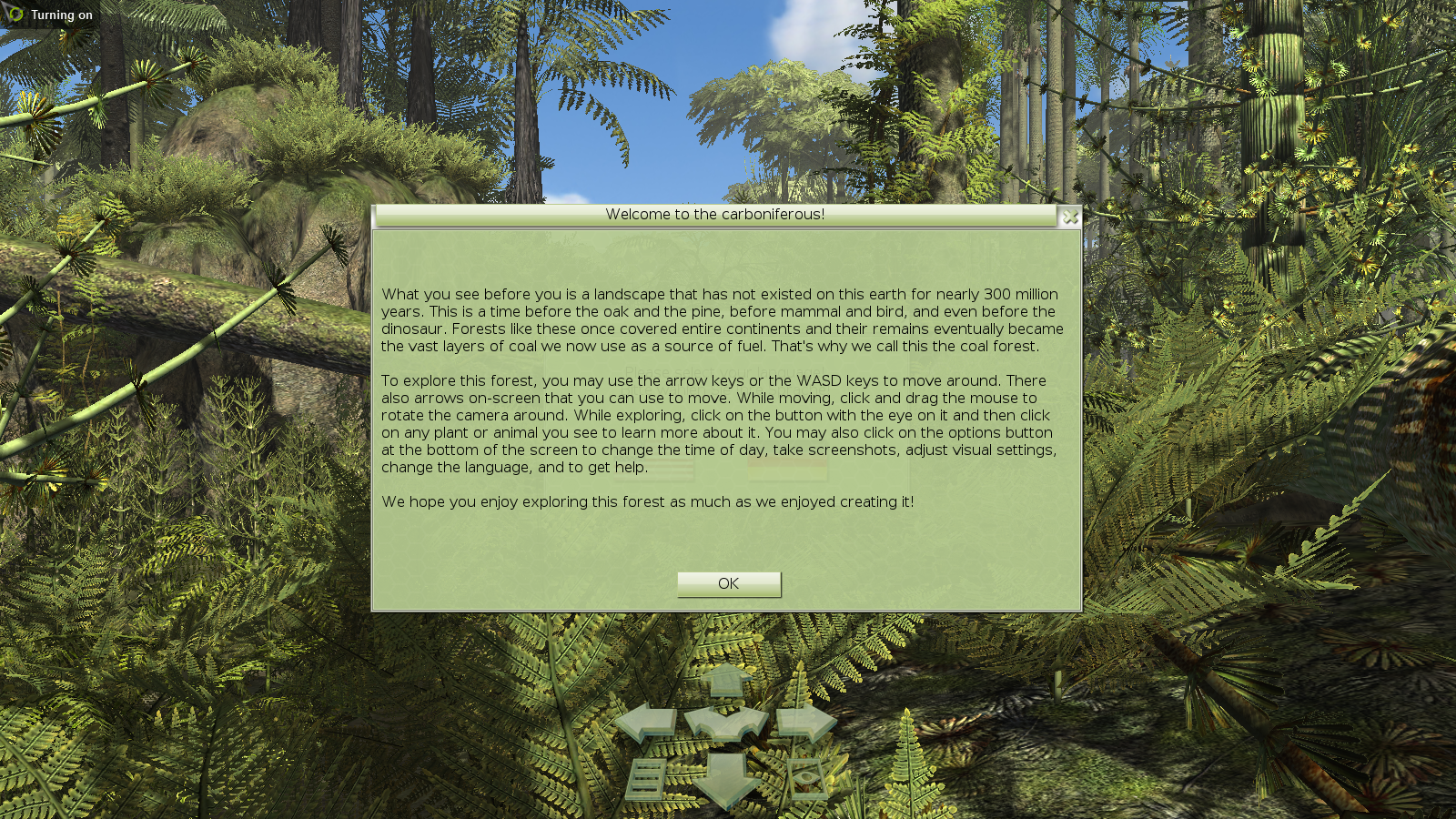Image resolution: width=1456 pixels, height=819 pixels.
Task: Close the 'Welcome to the carboniferous!' dialog
Action: tap(1071, 218)
